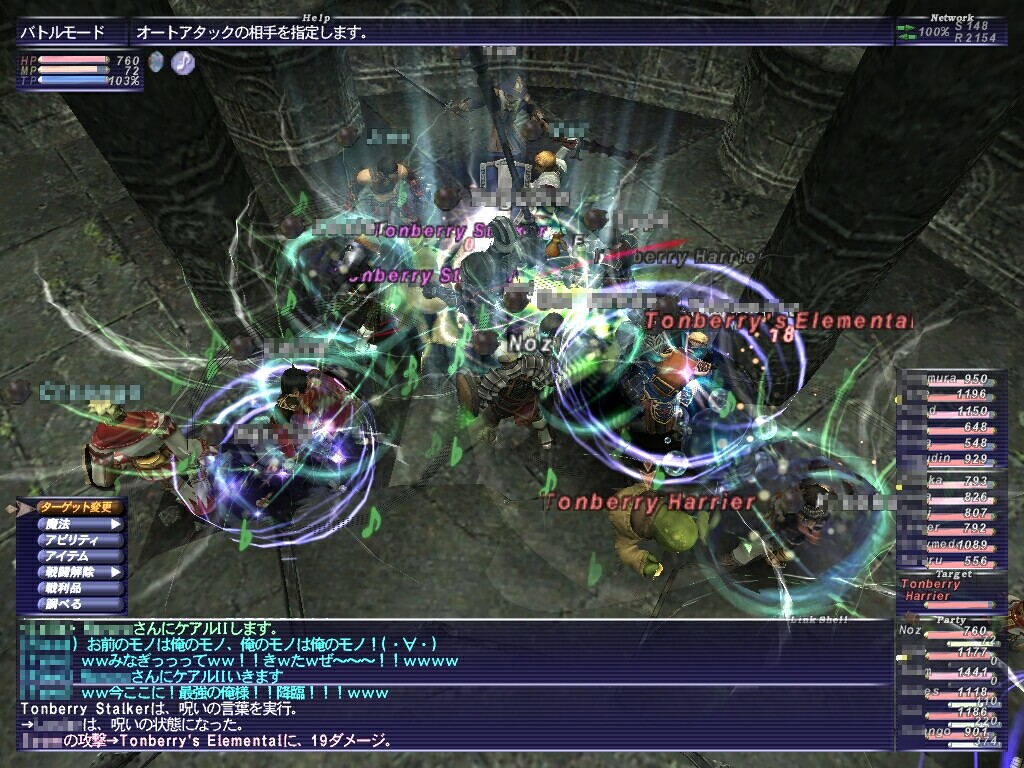Open the アイテム item list
The image size is (1024, 768).
tap(78, 556)
